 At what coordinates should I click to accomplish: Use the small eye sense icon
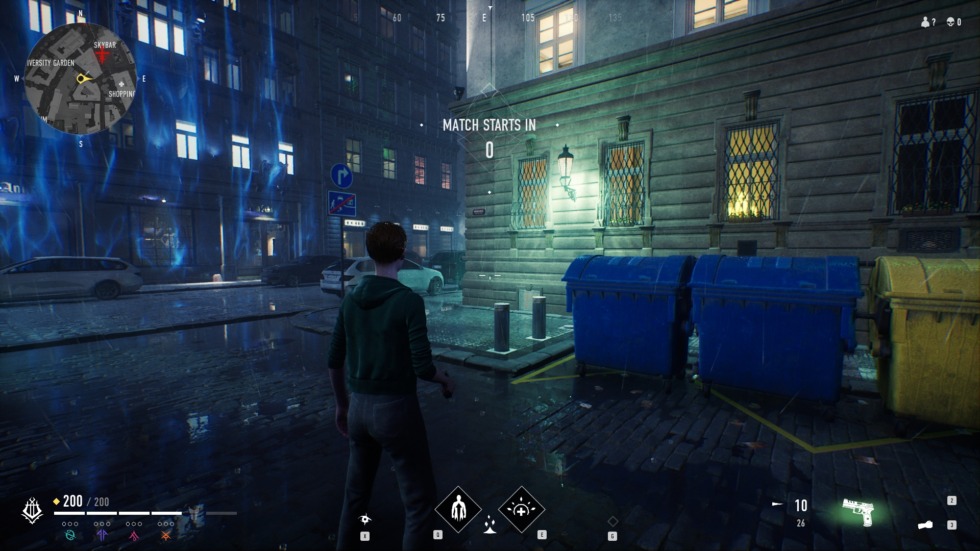pos(367,518)
